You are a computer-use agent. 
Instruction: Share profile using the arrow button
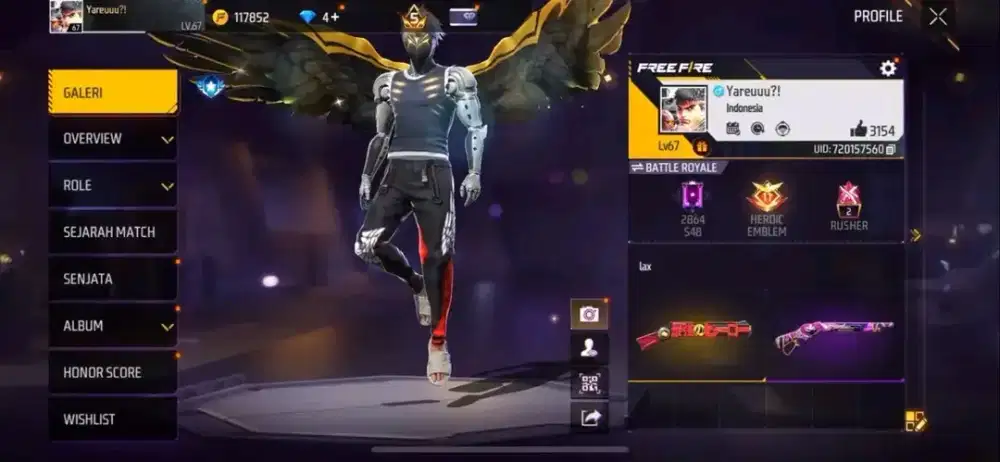tap(589, 418)
